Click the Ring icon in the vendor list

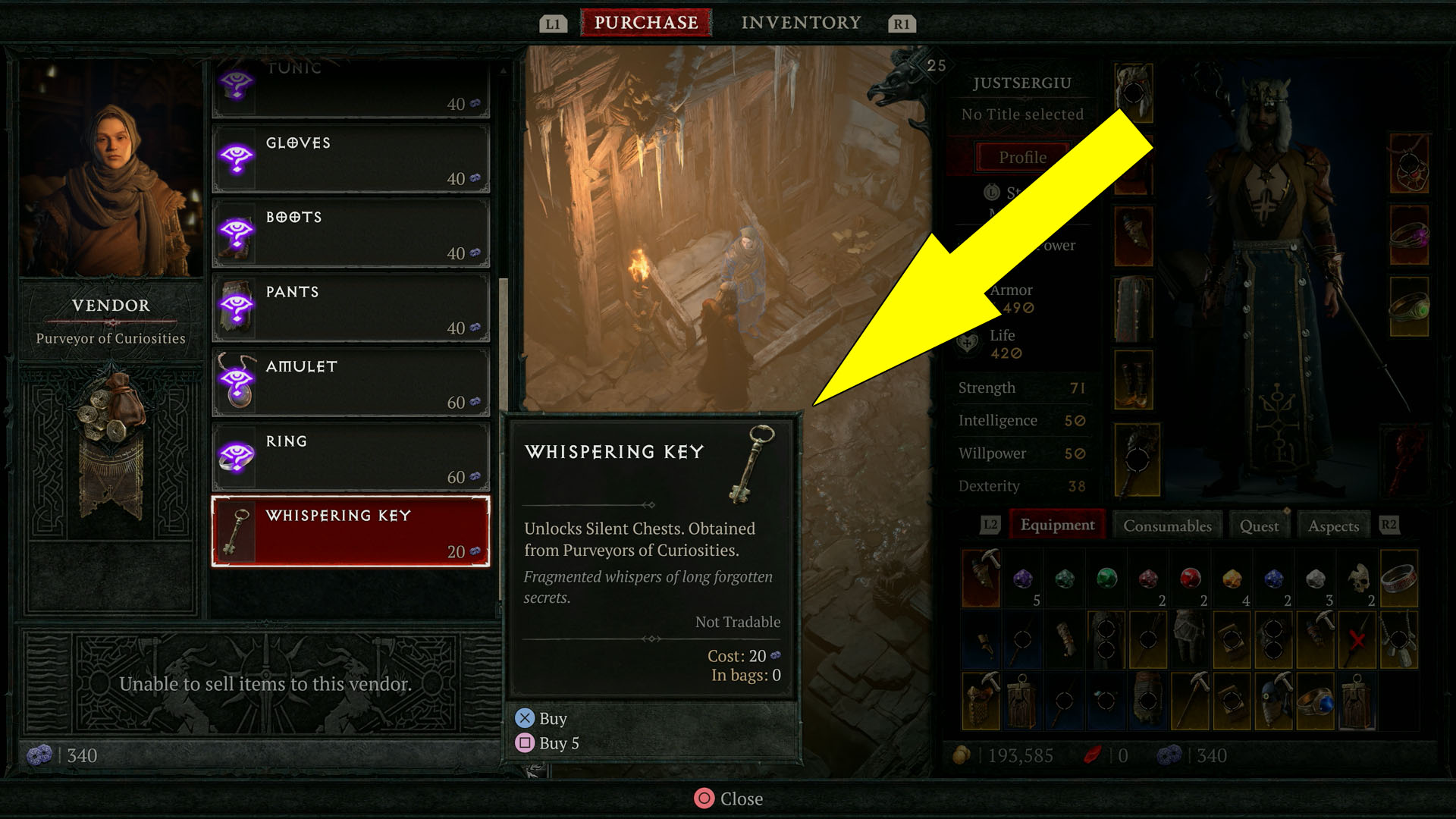click(237, 456)
